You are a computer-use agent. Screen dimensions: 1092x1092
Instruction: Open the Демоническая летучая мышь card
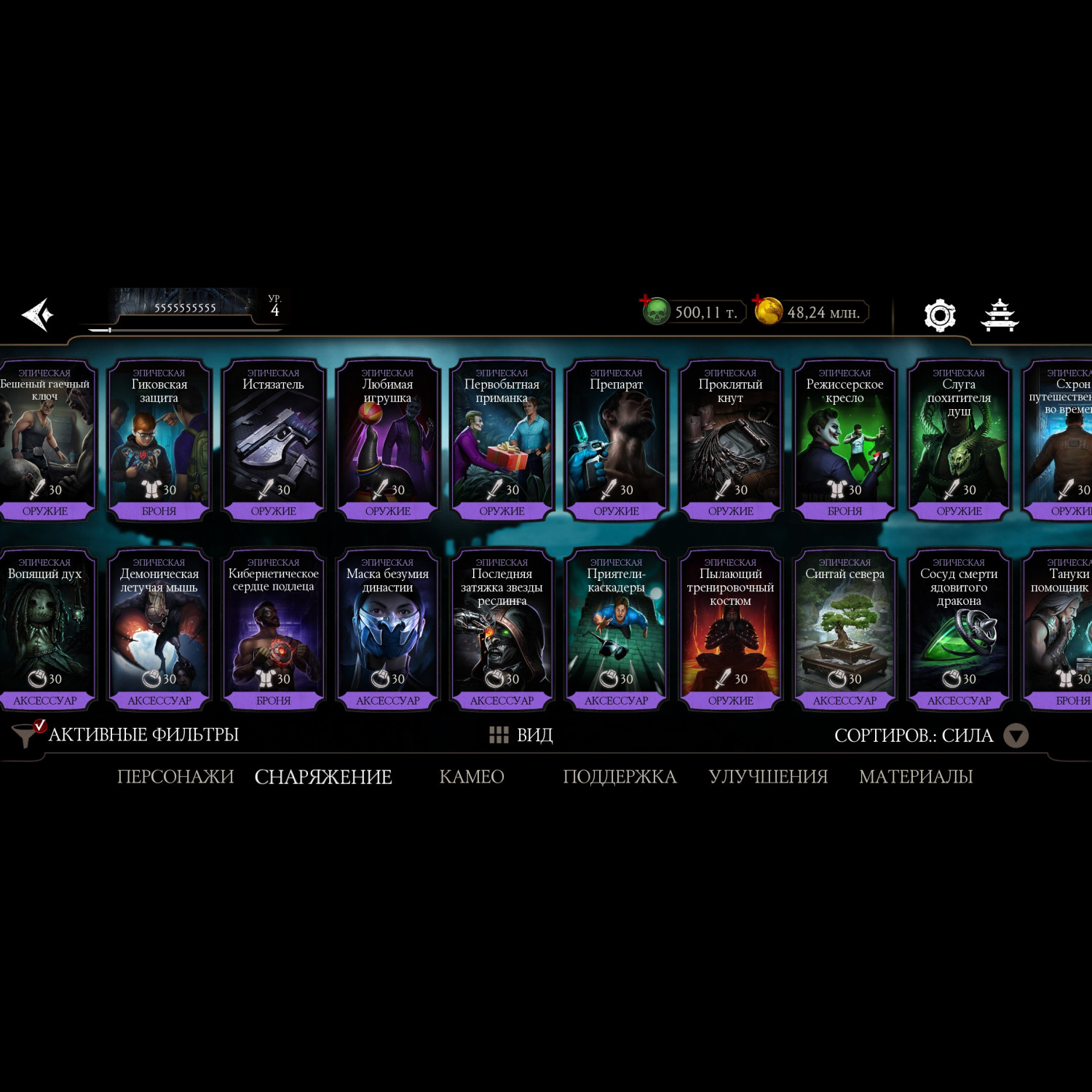click(x=159, y=629)
